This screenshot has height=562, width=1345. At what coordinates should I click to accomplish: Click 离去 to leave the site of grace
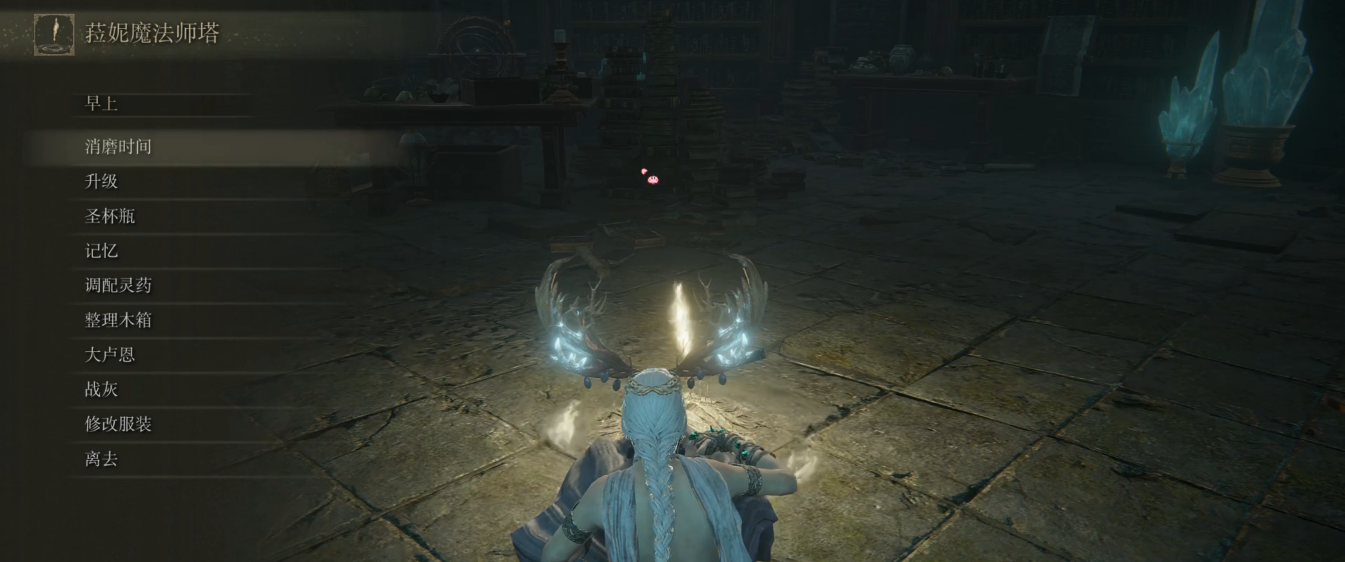[101, 459]
